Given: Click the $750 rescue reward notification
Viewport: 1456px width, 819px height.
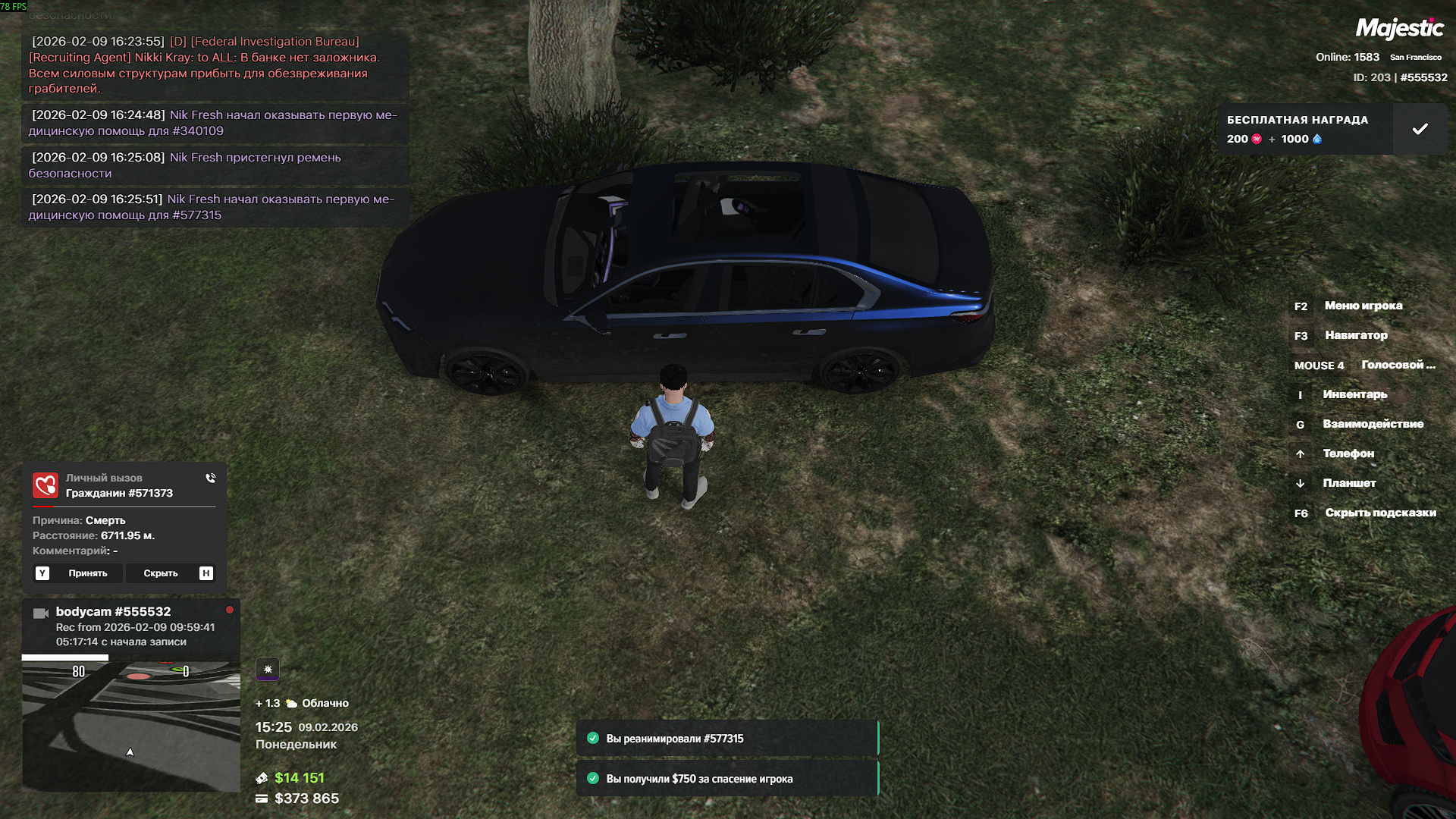Looking at the screenshot, I should pos(726,779).
